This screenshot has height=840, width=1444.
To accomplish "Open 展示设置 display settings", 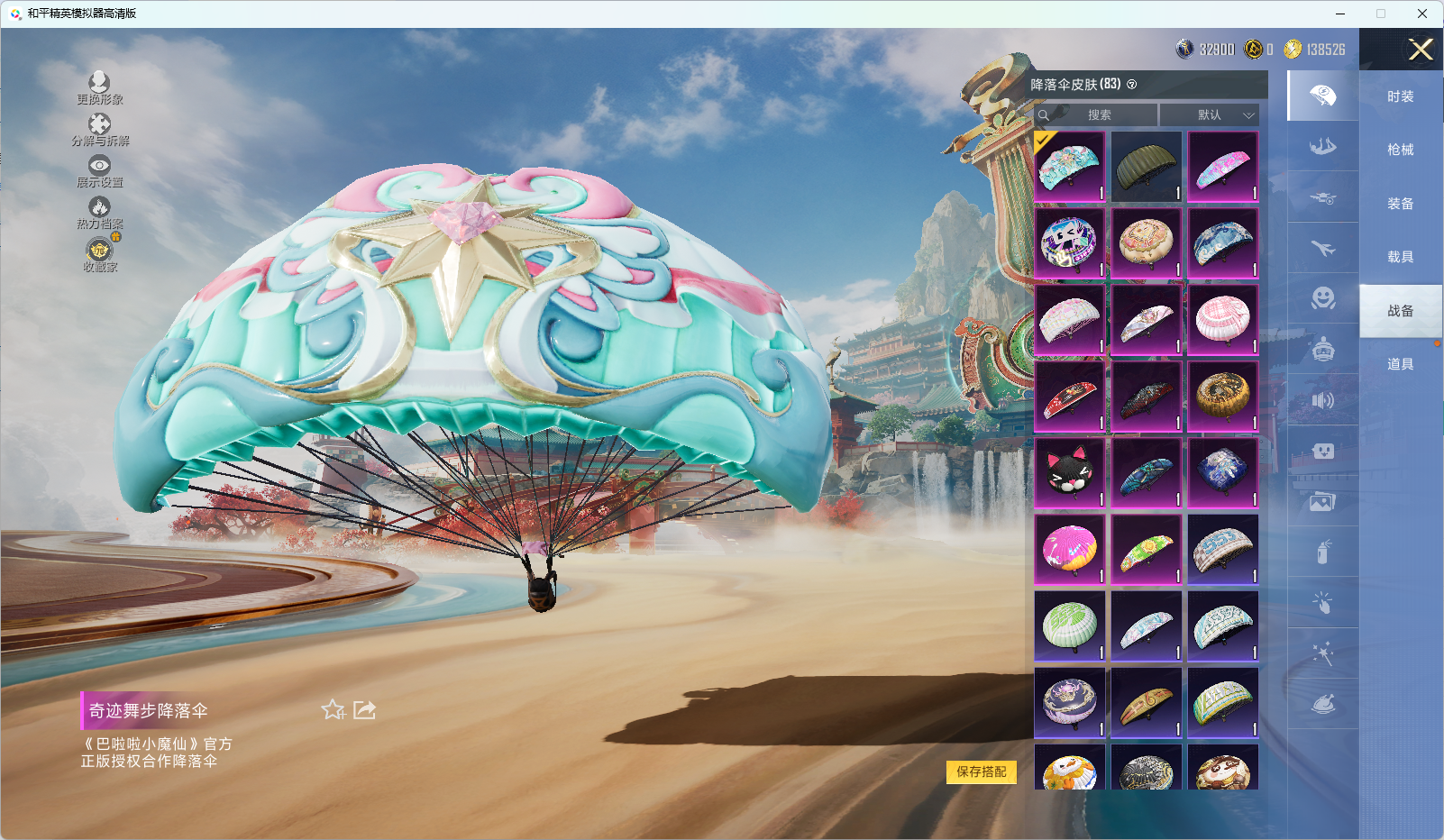I will pos(99,171).
